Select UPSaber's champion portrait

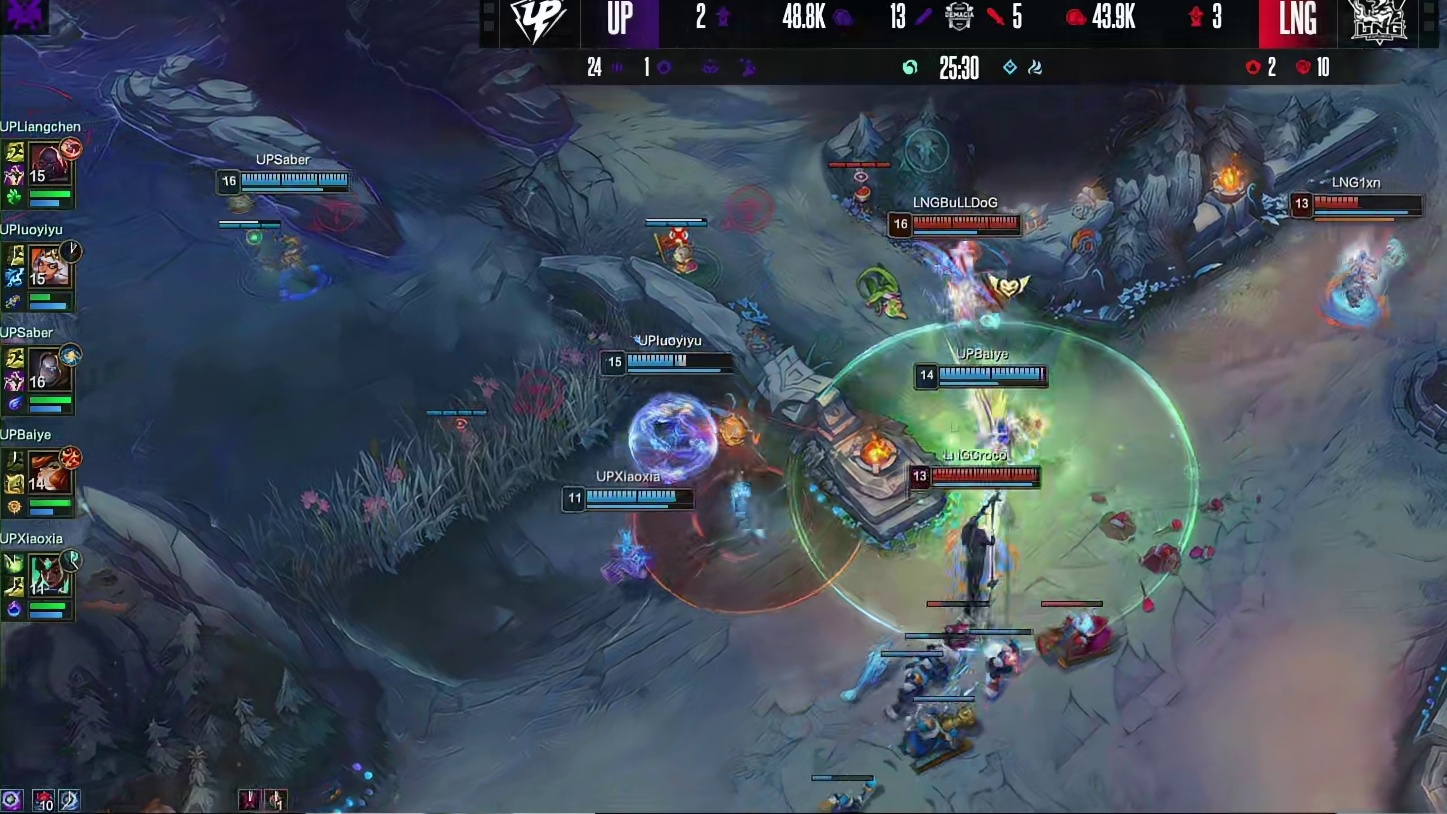[47, 369]
